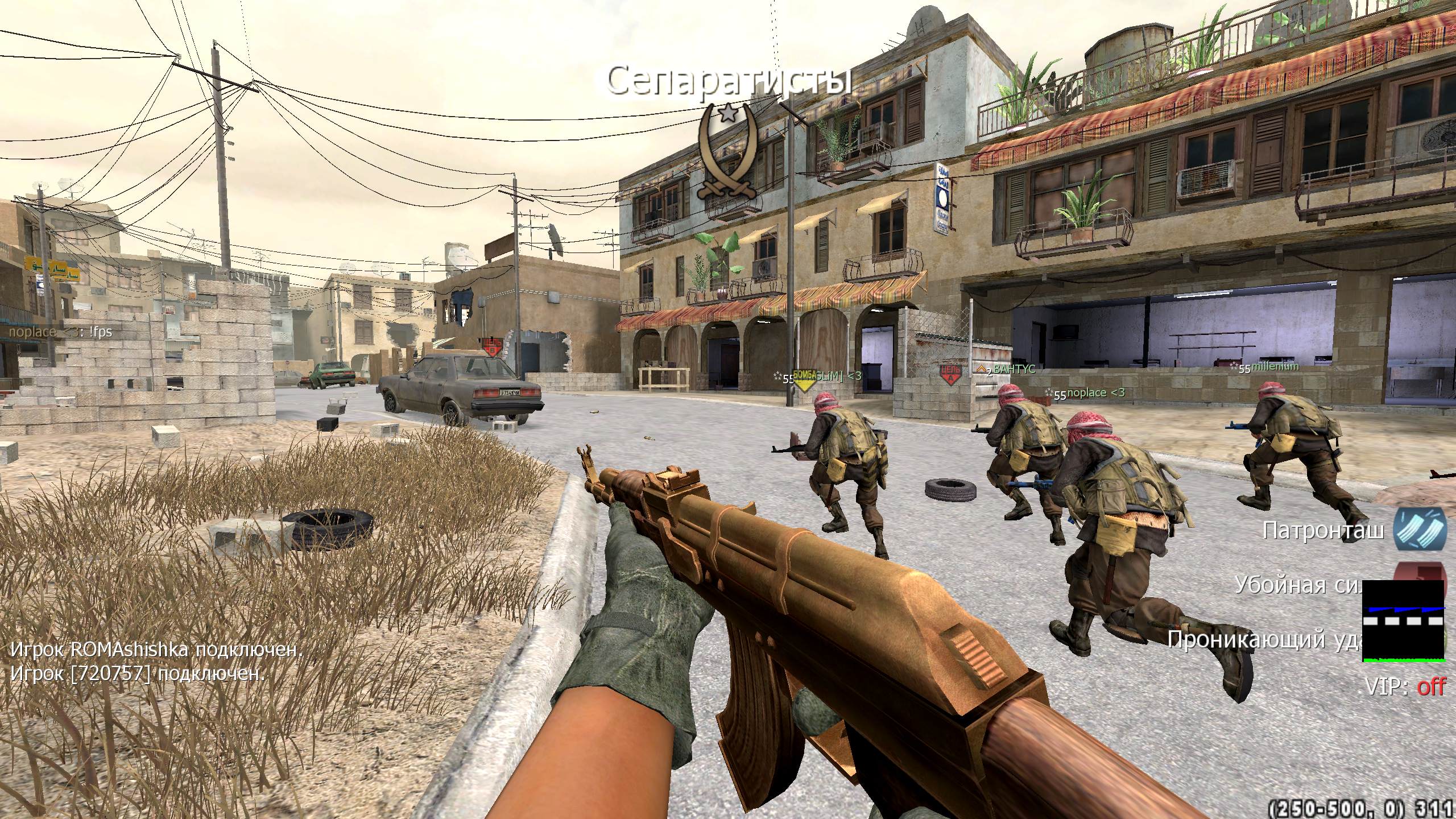Toggle the VIP off indicator
The image size is (1456, 819).
click(1405, 687)
